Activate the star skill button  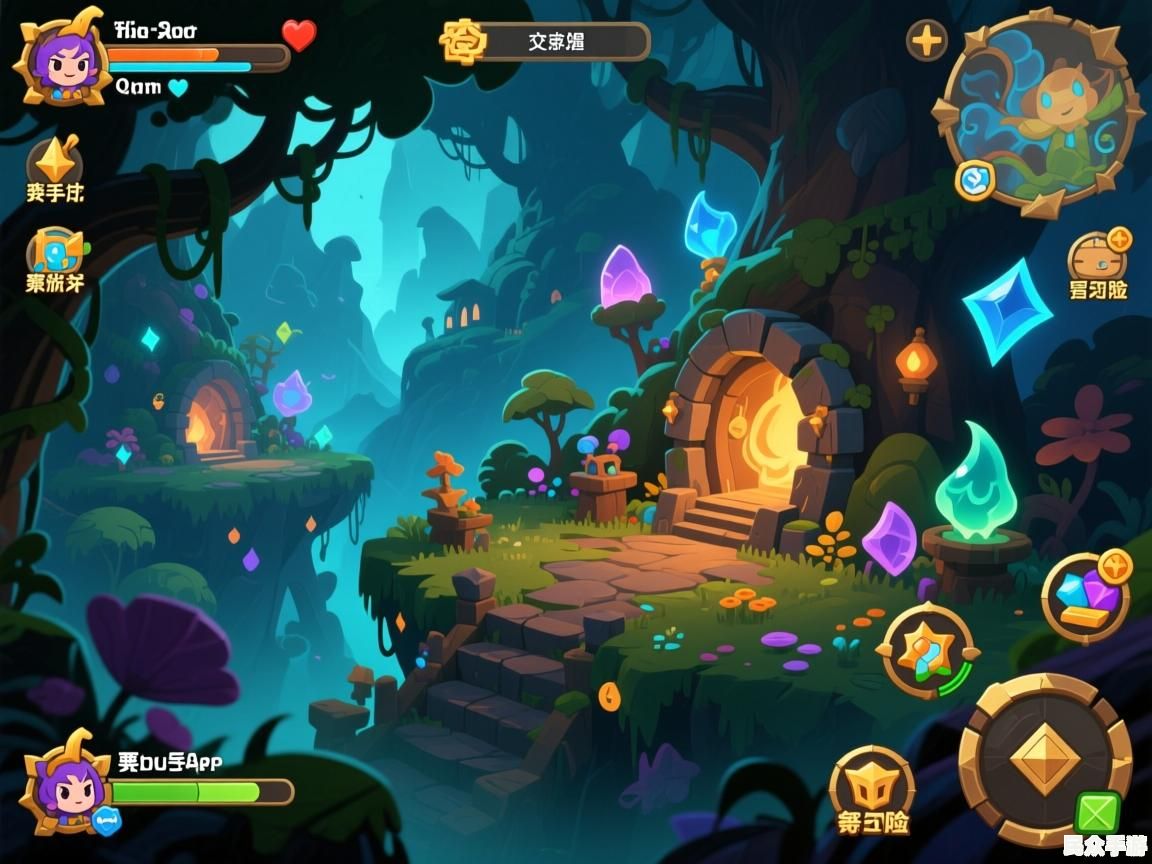pyautogui.click(x=925, y=651)
